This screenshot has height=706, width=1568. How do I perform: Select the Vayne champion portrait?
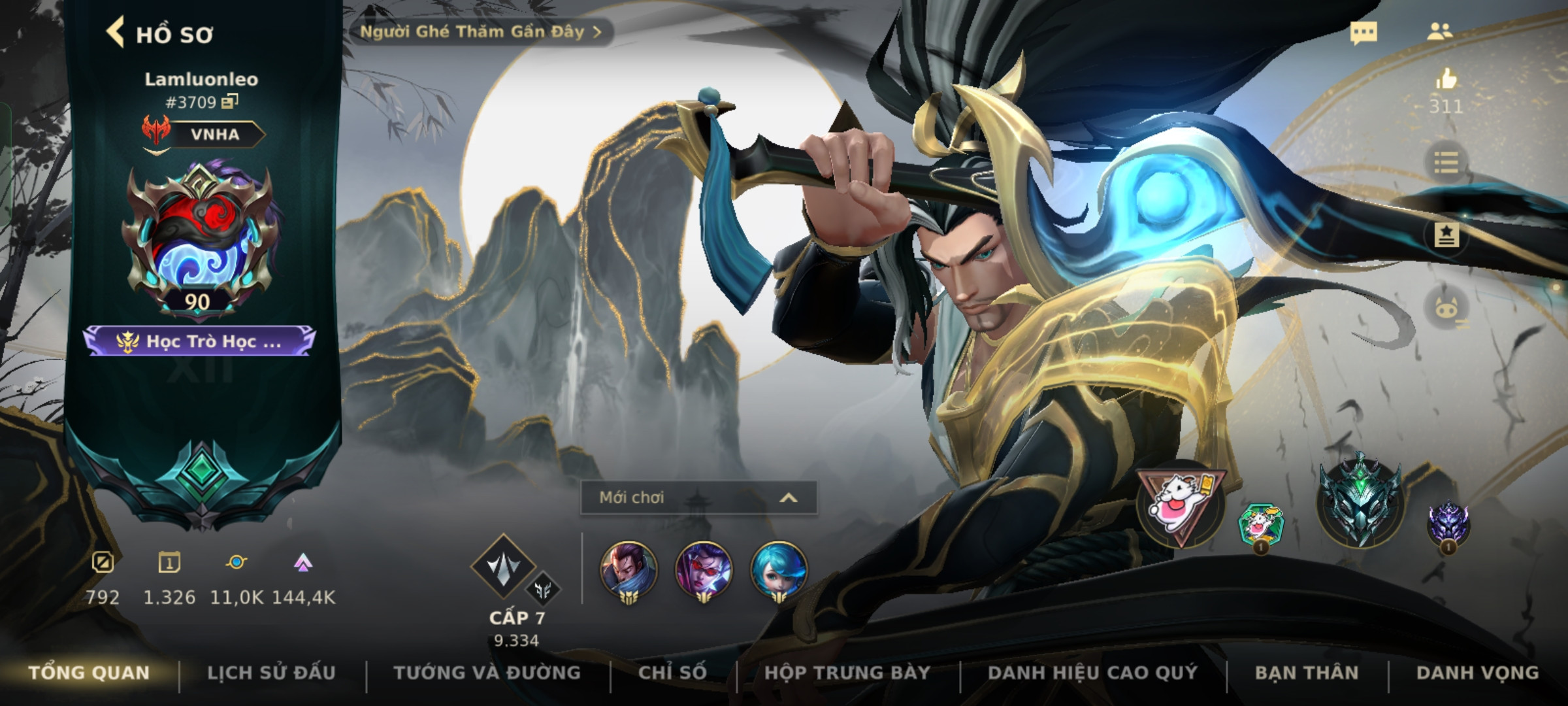tap(703, 569)
